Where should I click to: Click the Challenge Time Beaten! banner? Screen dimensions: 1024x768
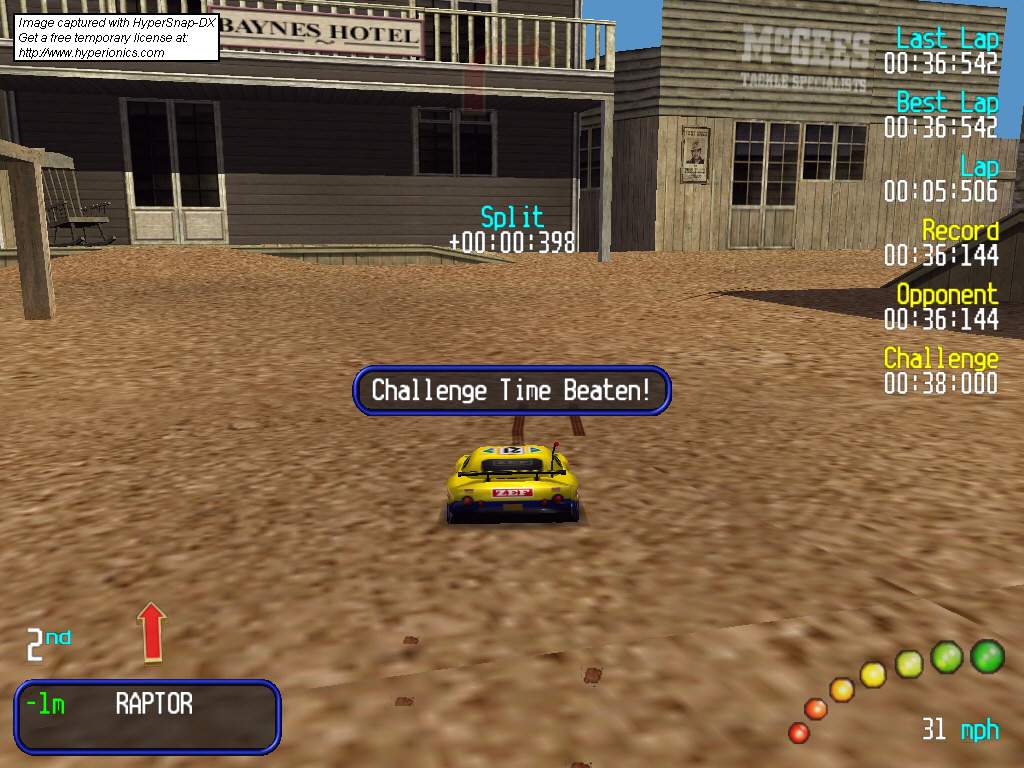click(x=511, y=390)
